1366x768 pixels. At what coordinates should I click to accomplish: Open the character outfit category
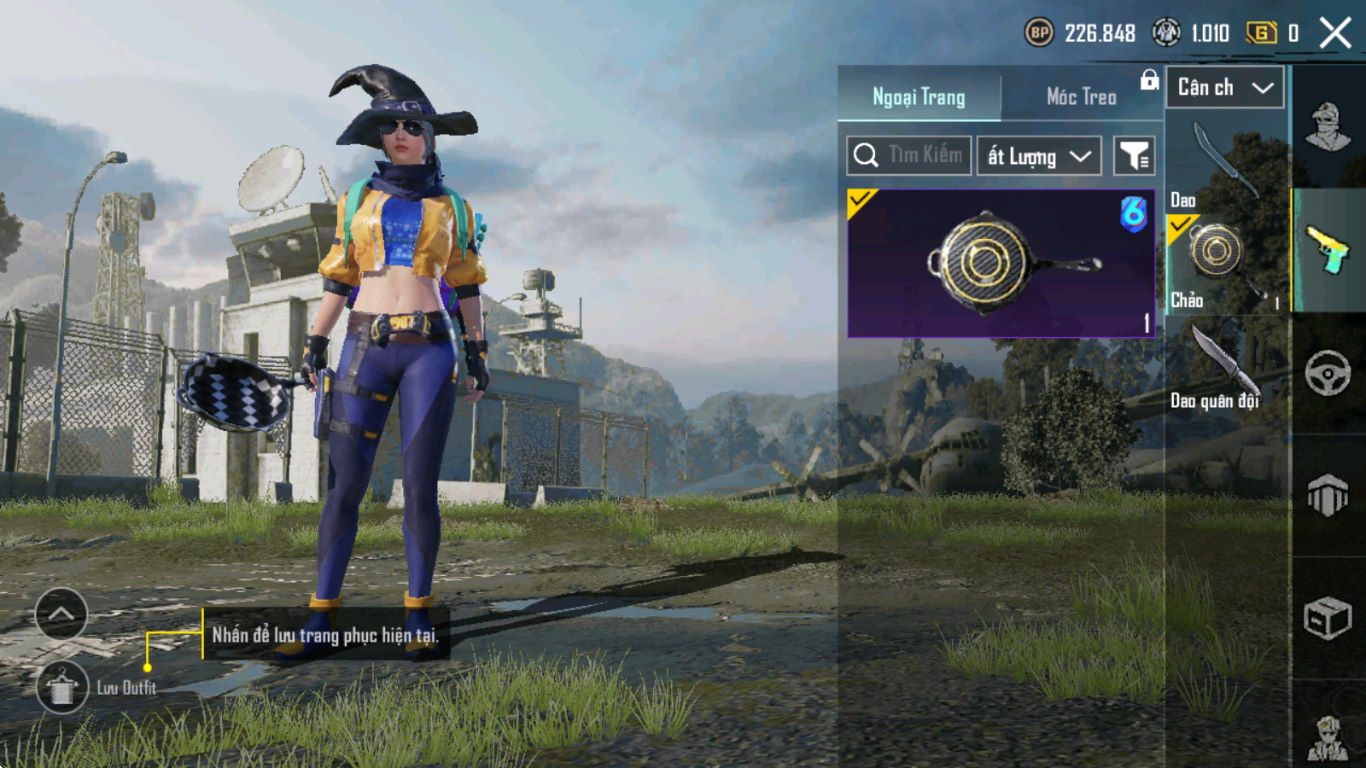click(1329, 127)
